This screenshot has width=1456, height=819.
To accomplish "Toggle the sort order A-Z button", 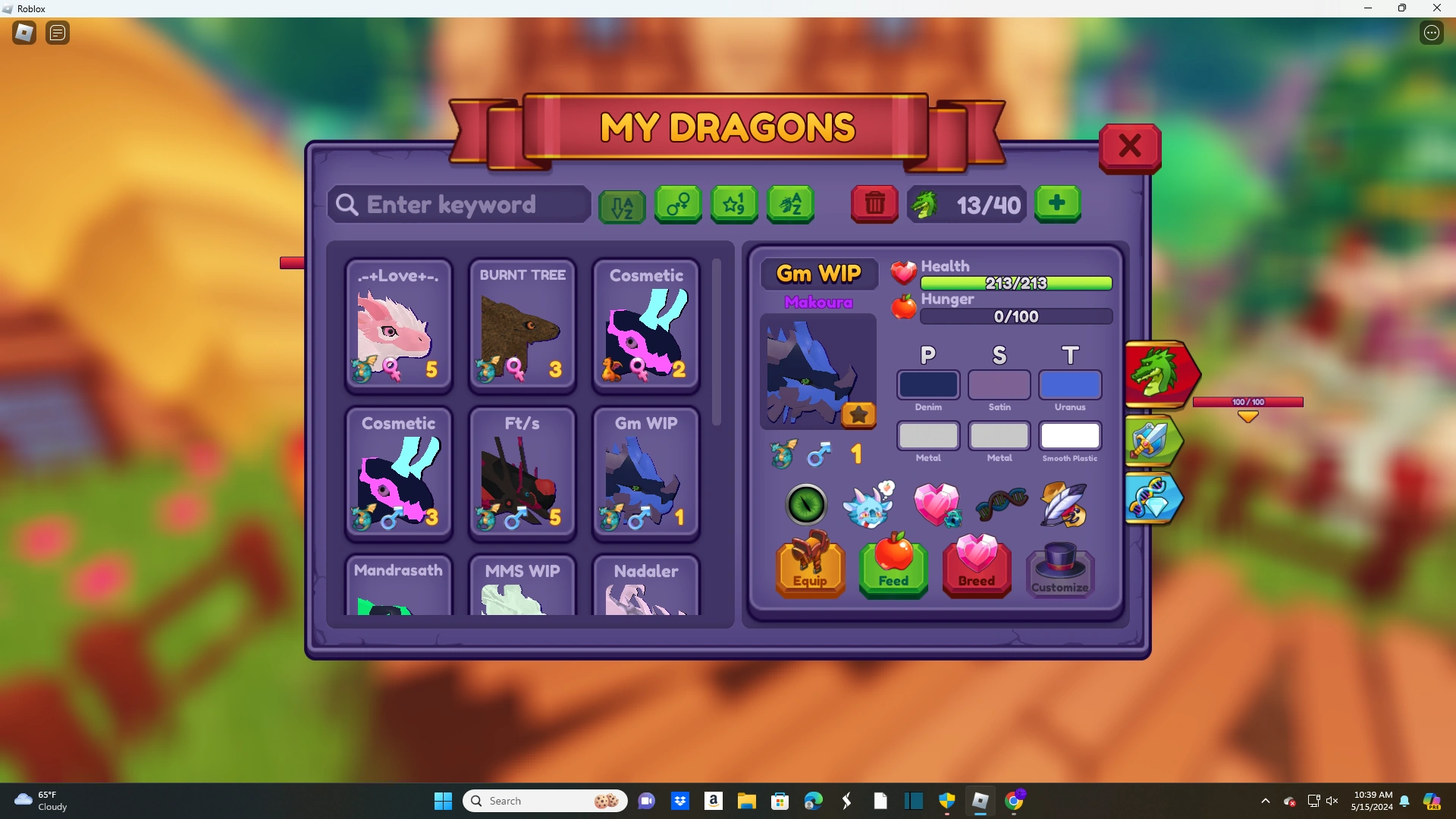I will 621,206.
